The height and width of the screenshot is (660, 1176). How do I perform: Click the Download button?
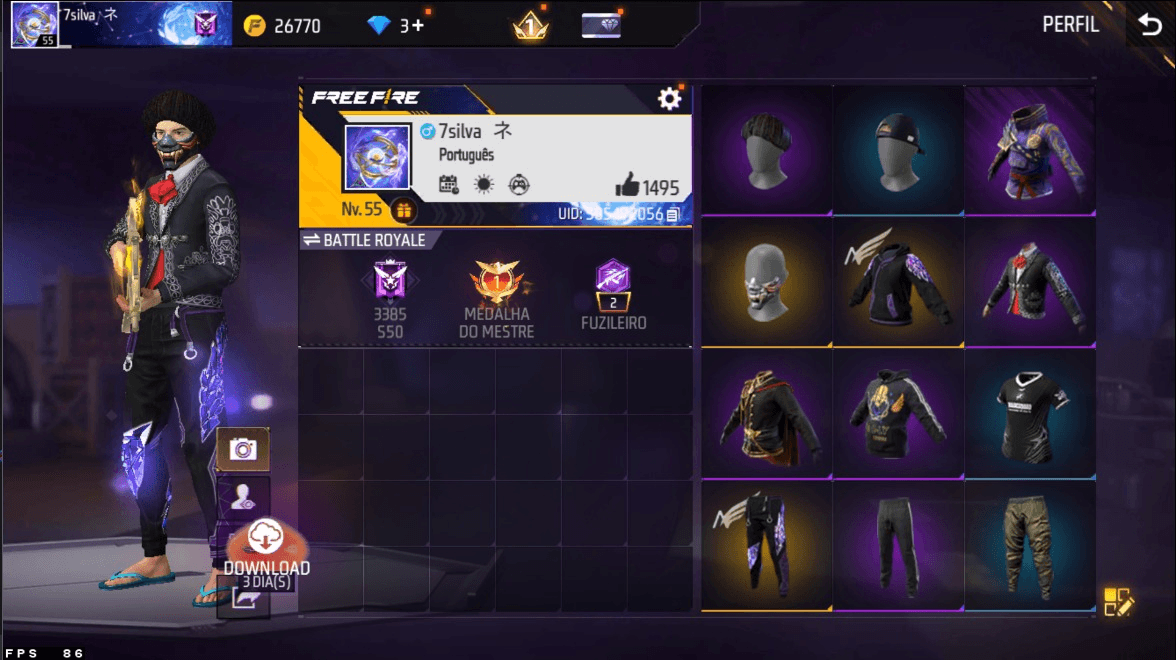point(266,550)
